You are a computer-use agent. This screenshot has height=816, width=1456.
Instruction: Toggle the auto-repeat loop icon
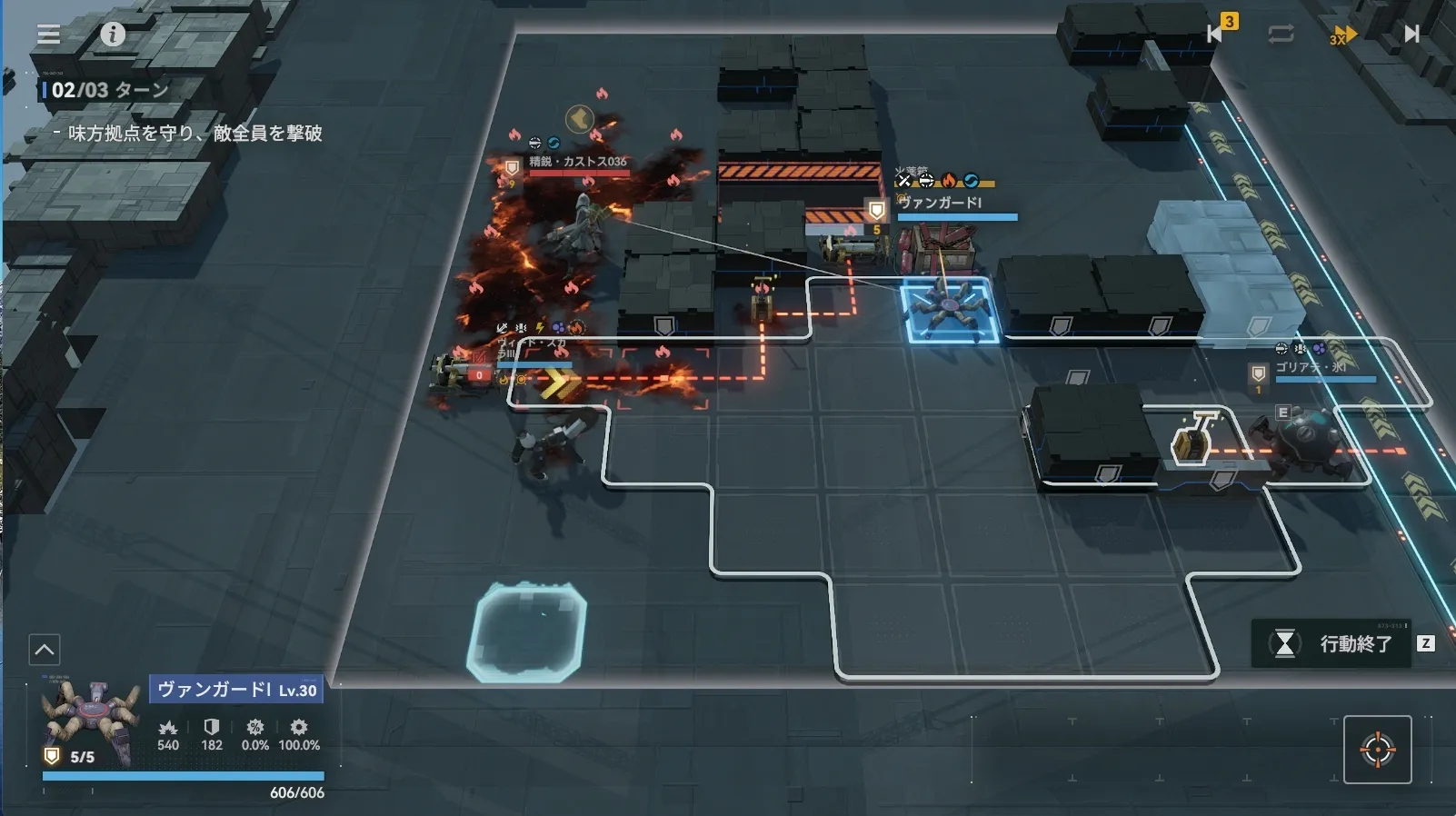tap(1281, 35)
